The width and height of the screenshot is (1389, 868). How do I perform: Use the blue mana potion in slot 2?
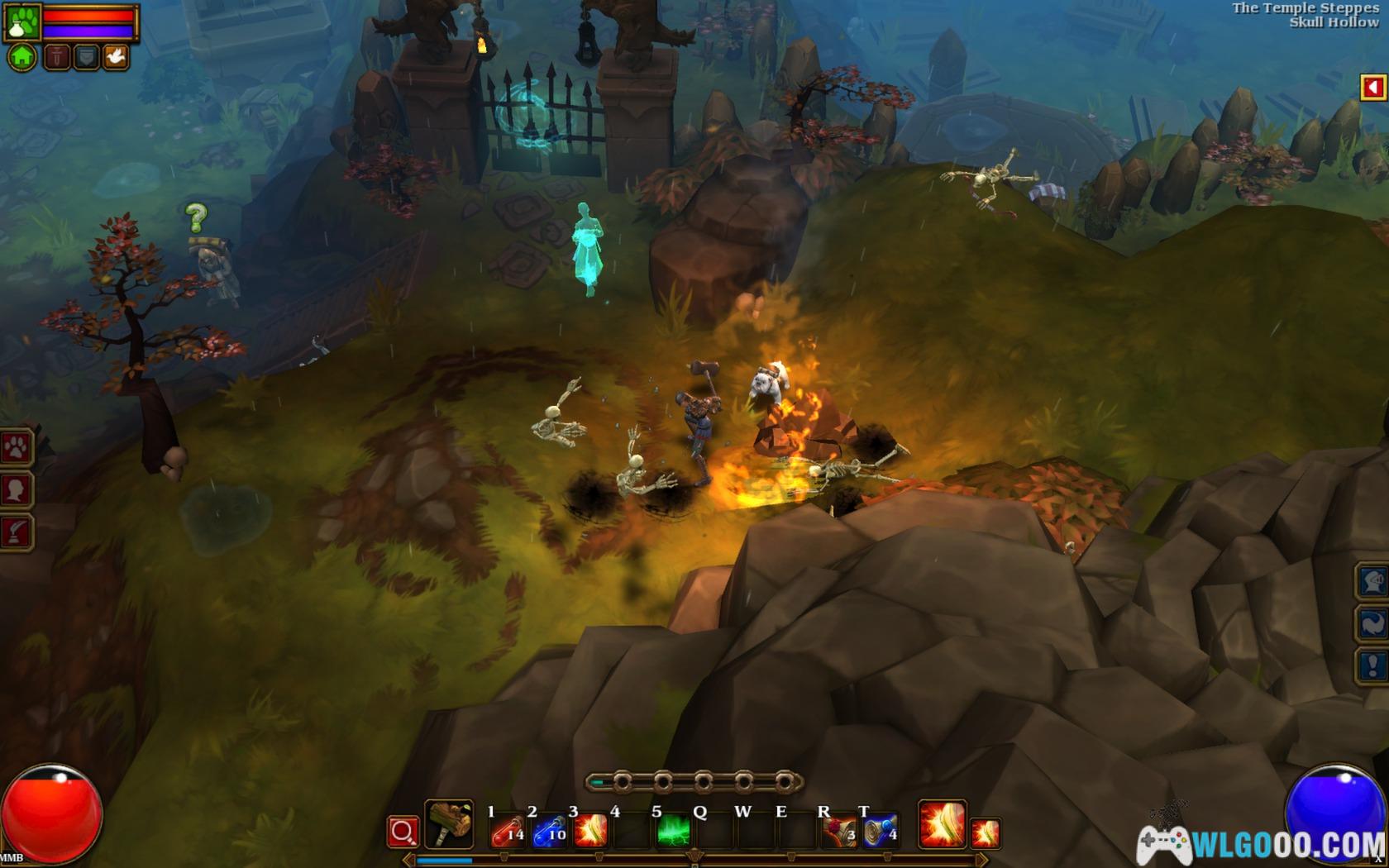coord(549,831)
